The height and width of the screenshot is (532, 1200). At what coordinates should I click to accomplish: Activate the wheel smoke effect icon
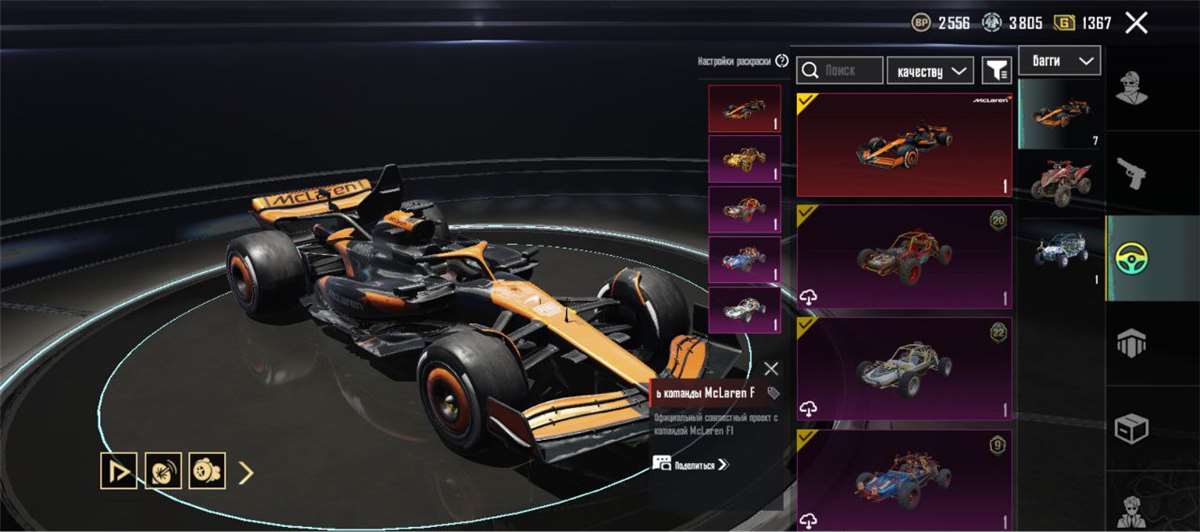pos(162,471)
